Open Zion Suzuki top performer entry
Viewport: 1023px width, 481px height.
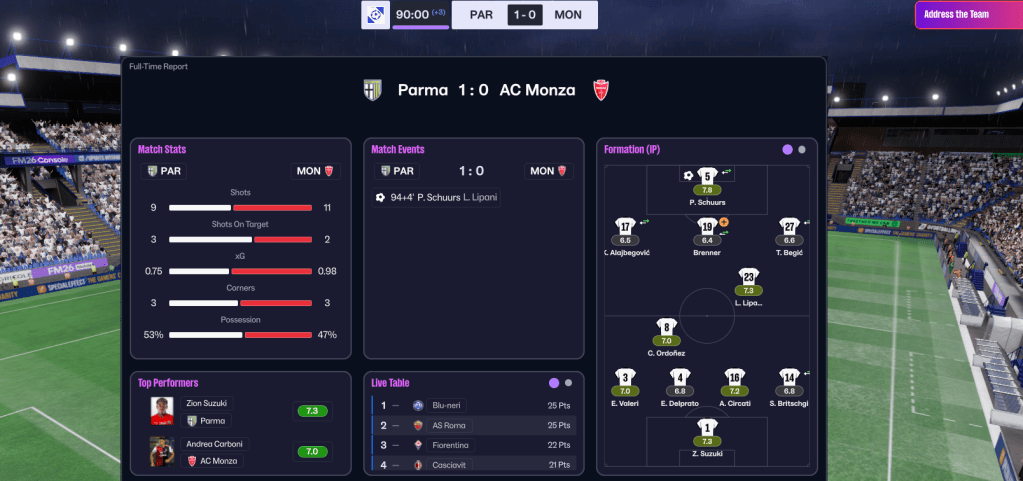[x=240, y=411]
